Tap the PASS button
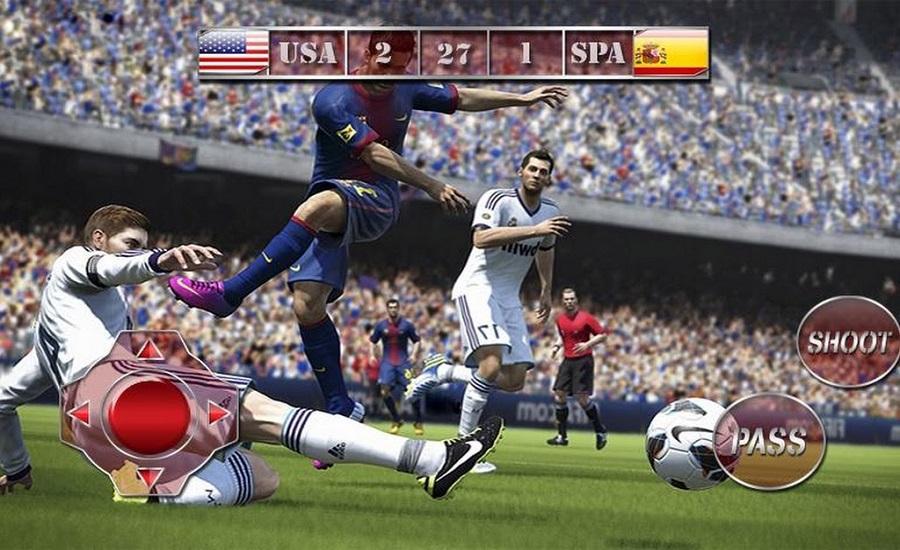The height and width of the screenshot is (550, 900). click(x=769, y=441)
